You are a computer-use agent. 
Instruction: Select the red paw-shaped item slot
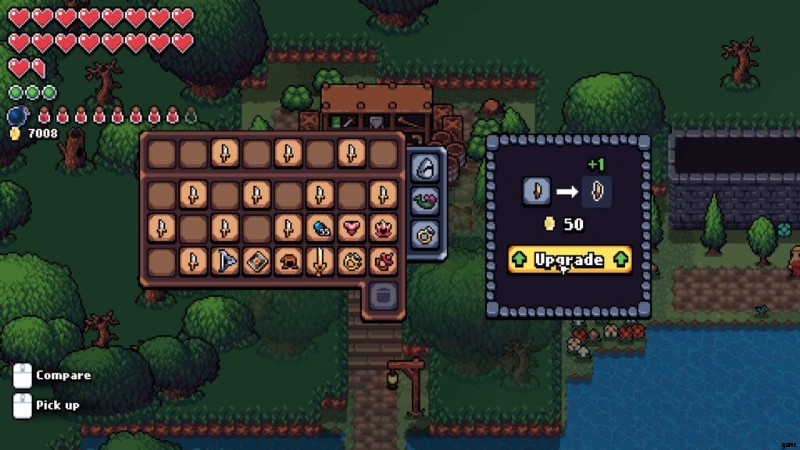click(x=384, y=262)
